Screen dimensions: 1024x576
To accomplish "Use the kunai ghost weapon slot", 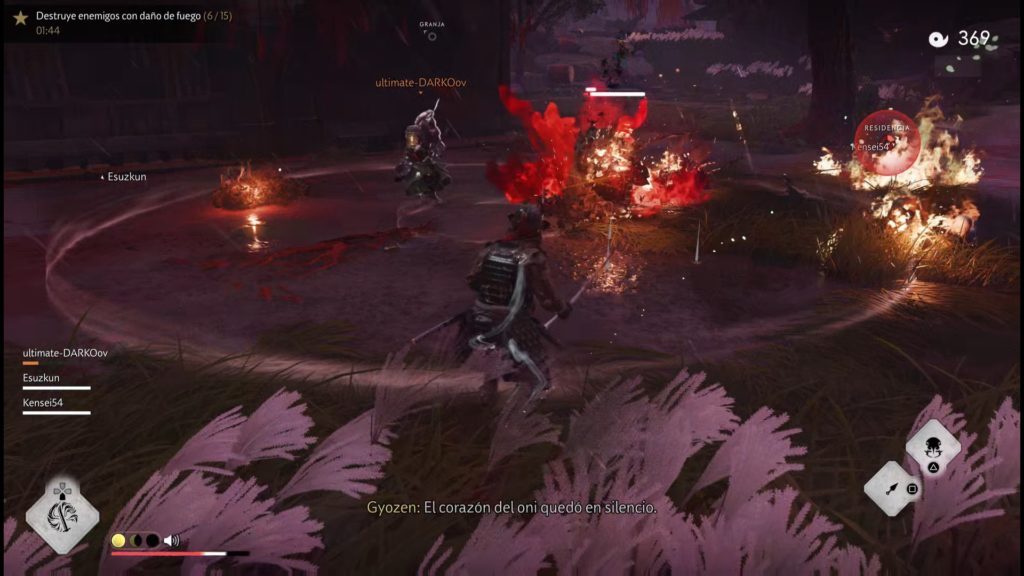I will pos(892,489).
